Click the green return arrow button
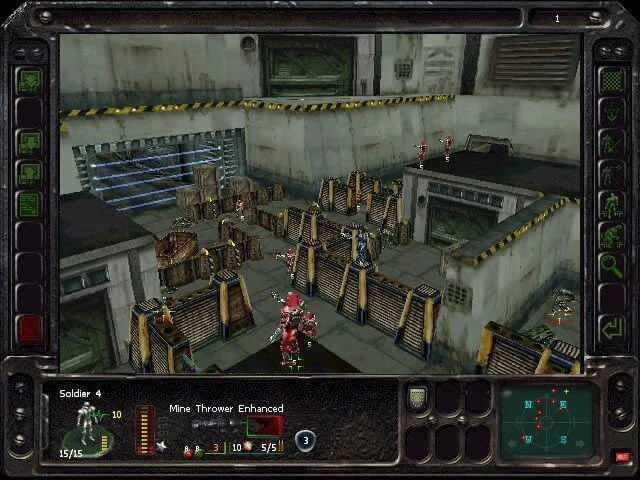 (x=610, y=327)
